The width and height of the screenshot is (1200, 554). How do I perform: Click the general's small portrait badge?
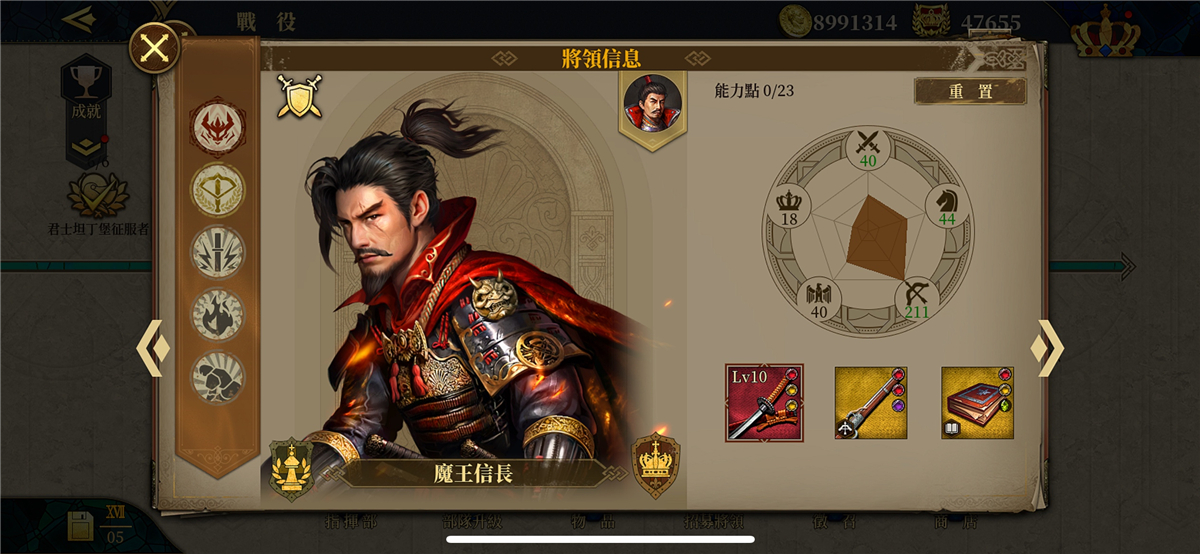tap(653, 105)
